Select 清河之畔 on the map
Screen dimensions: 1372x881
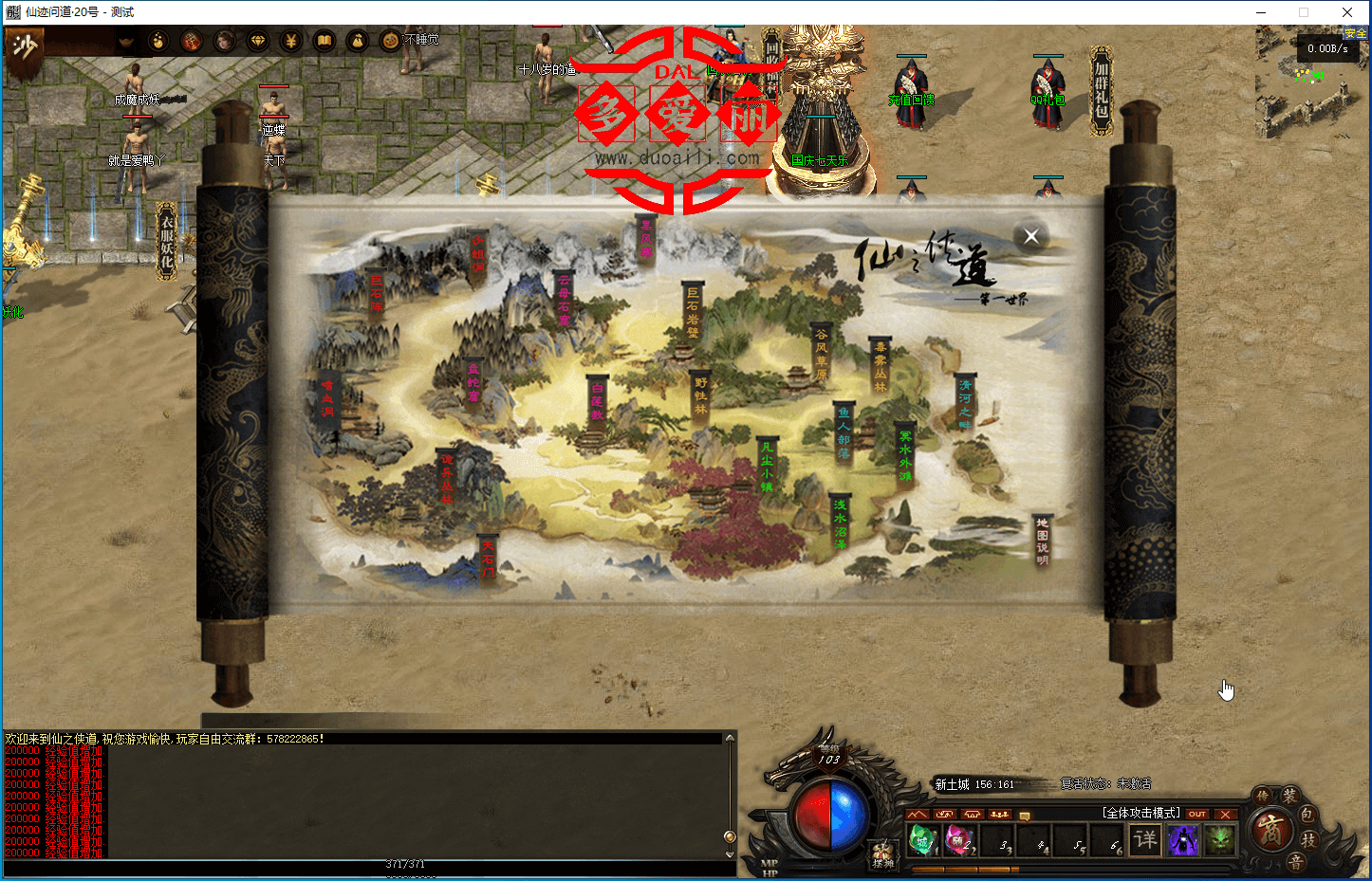click(x=965, y=404)
